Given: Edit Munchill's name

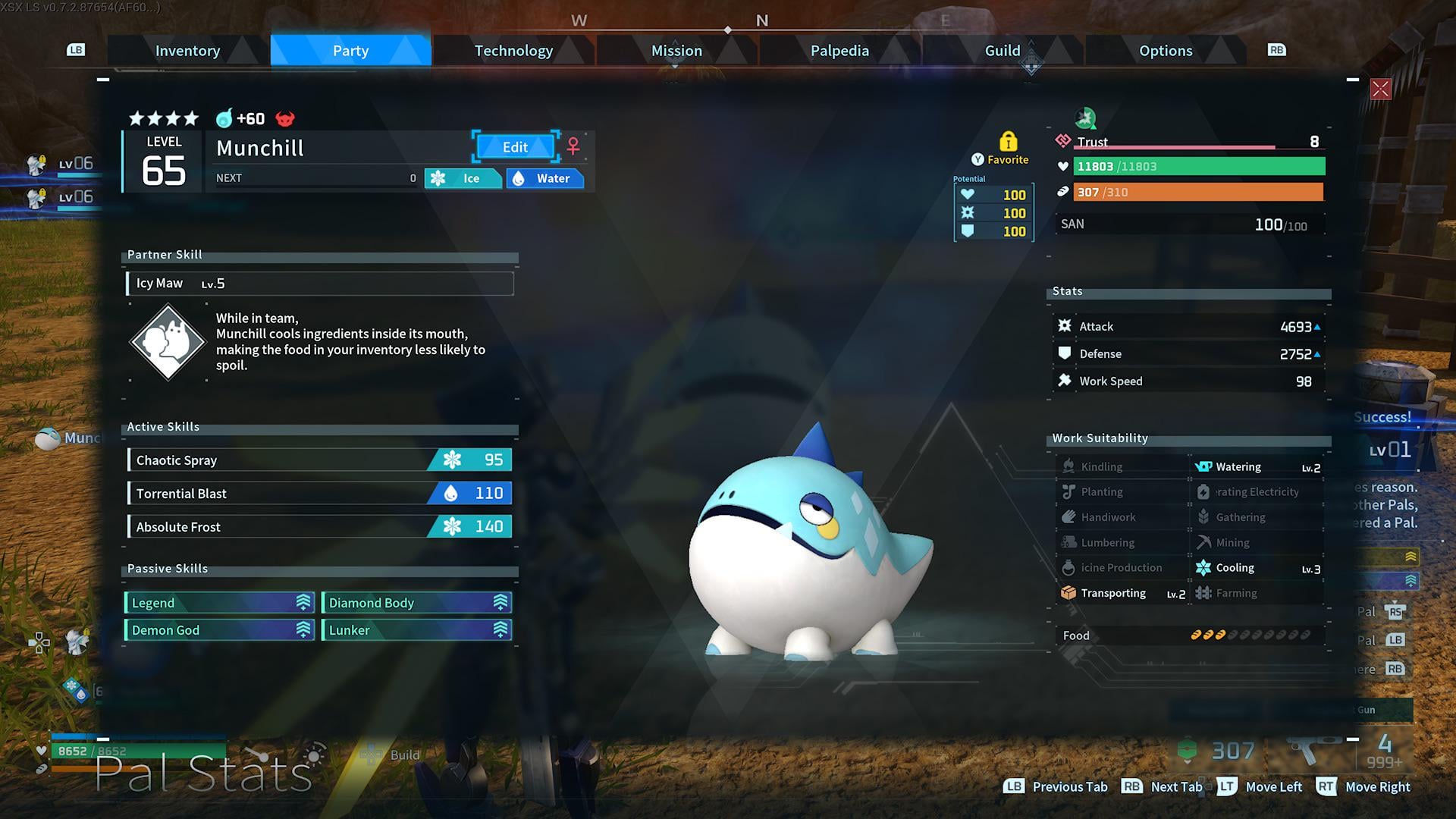Looking at the screenshot, I should [515, 147].
